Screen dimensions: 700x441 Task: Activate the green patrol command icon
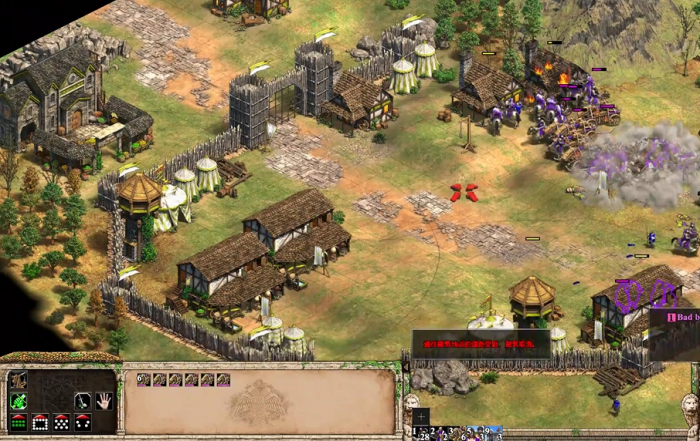[18, 401]
